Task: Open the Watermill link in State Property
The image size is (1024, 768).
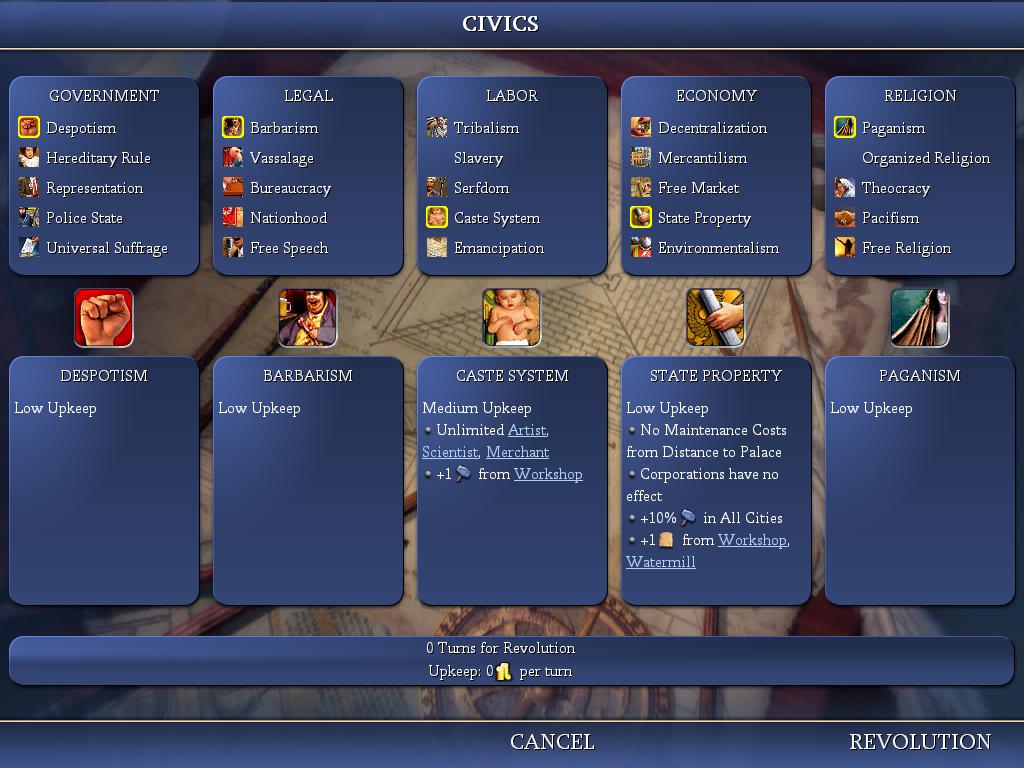Action: point(660,562)
